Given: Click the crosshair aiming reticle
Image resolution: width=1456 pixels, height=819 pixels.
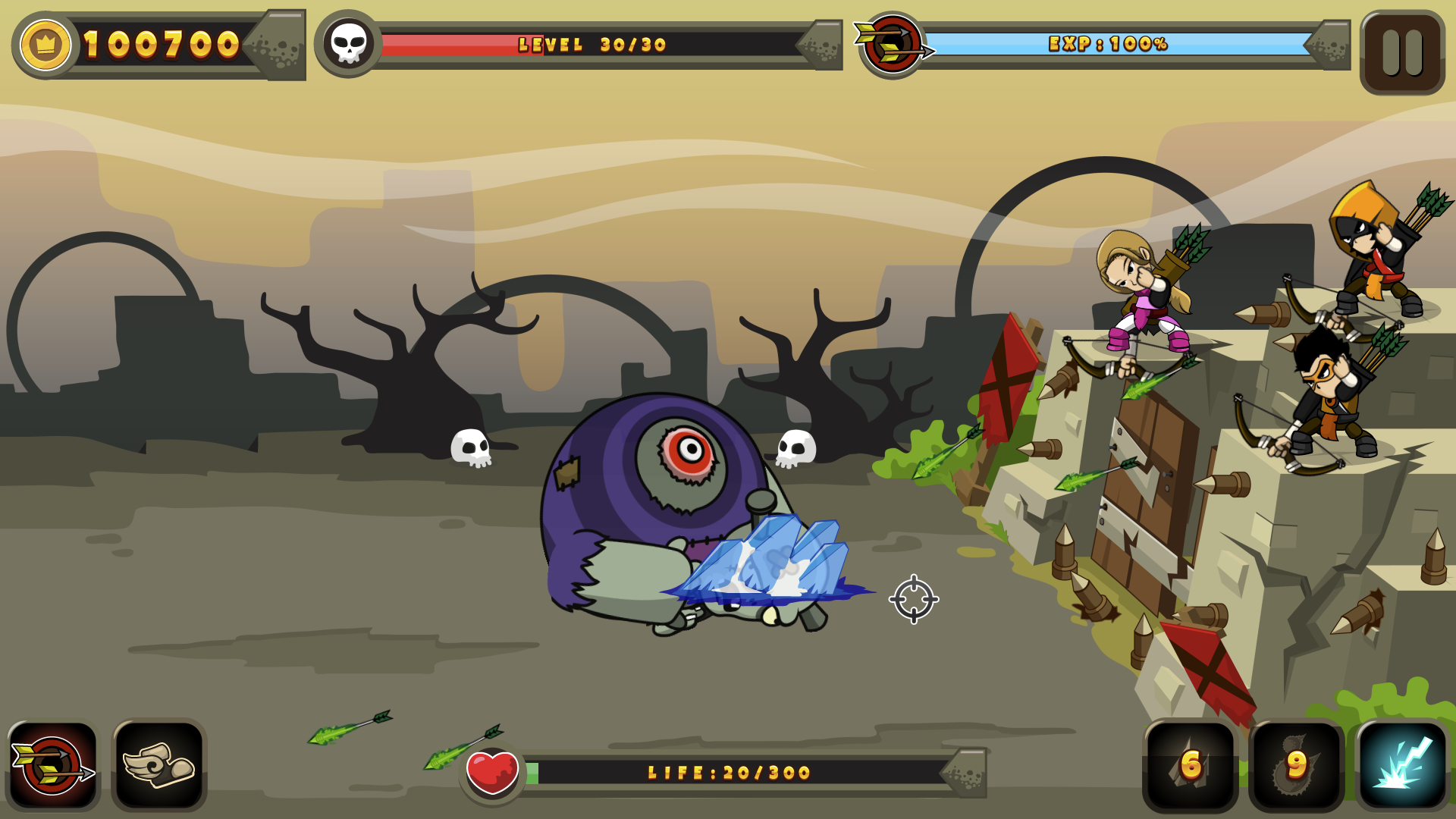Looking at the screenshot, I should coord(912,598).
